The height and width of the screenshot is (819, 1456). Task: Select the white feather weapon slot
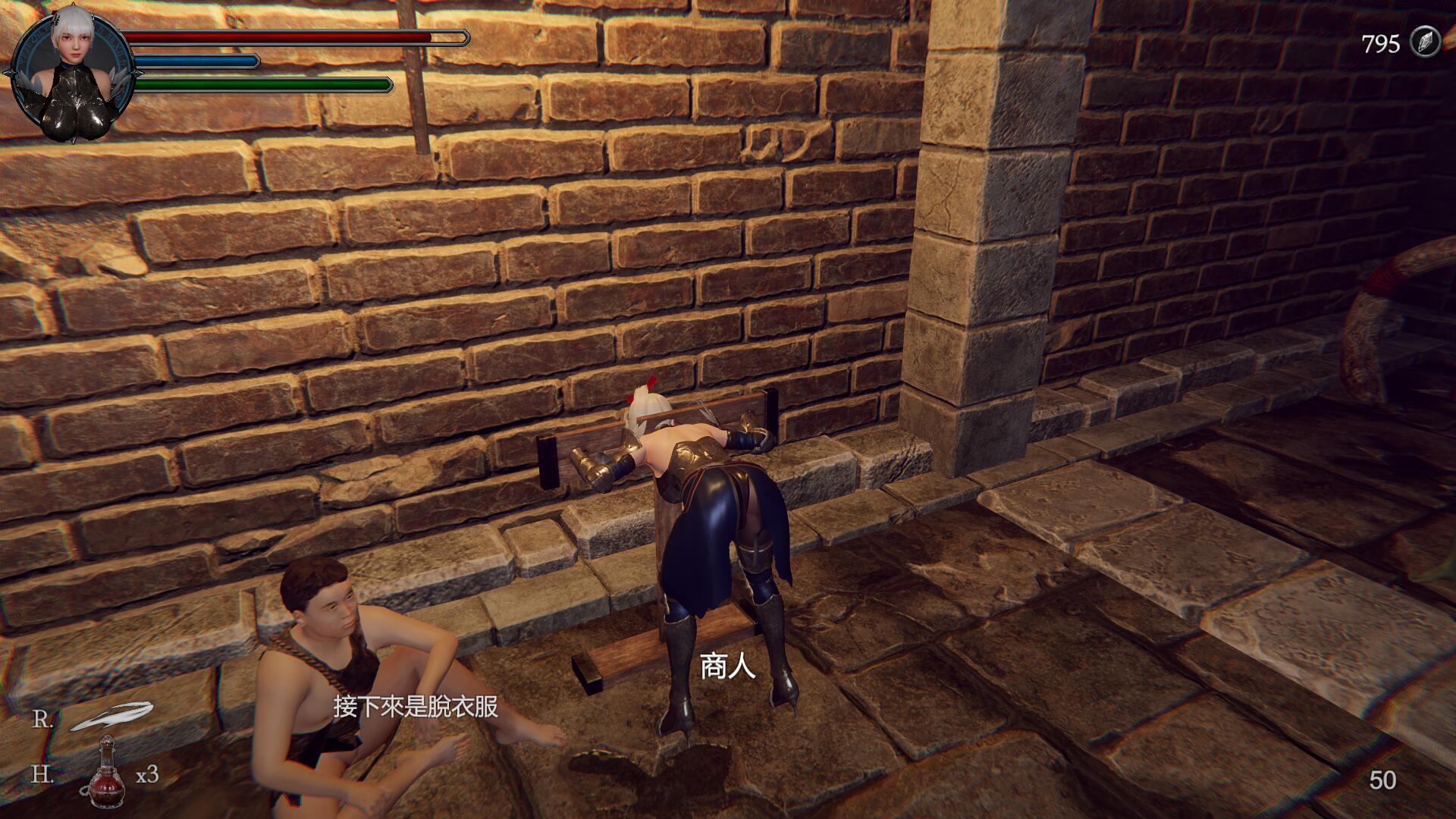pyautogui.click(x=111, y=716)
